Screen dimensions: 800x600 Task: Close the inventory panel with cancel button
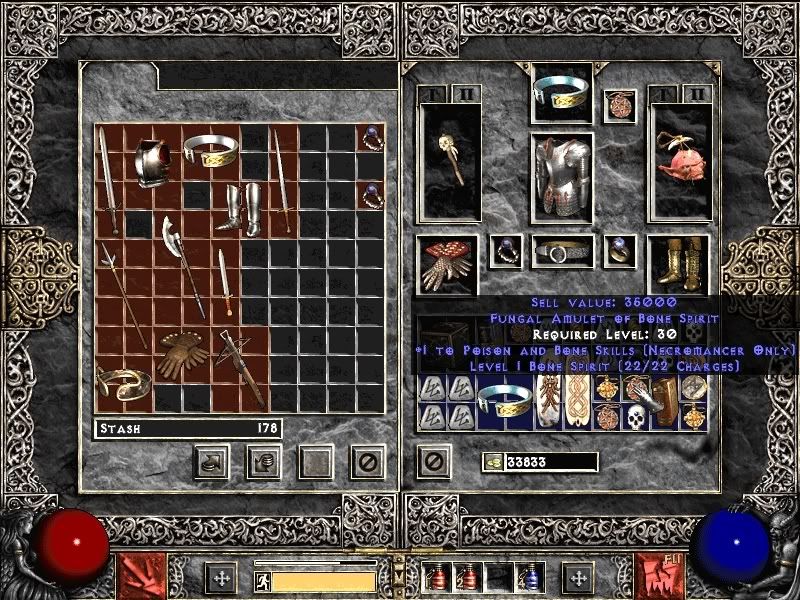(433, 461)
